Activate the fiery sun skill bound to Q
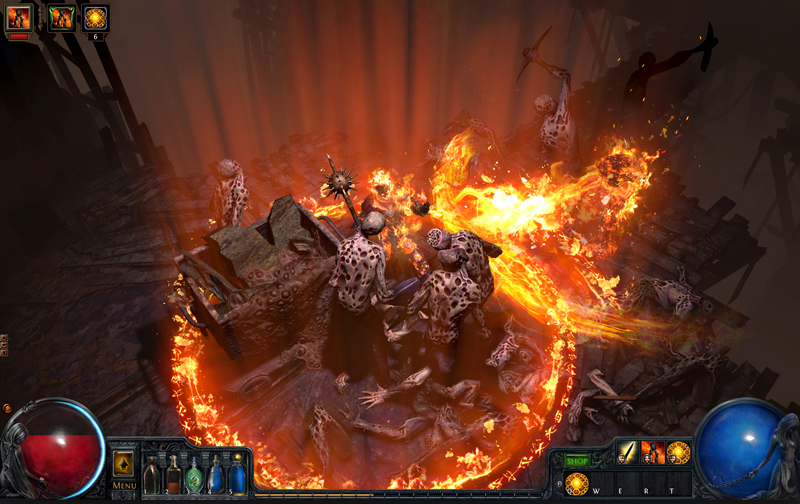This screenshot has height=504, width=800. tap(577, 482)
